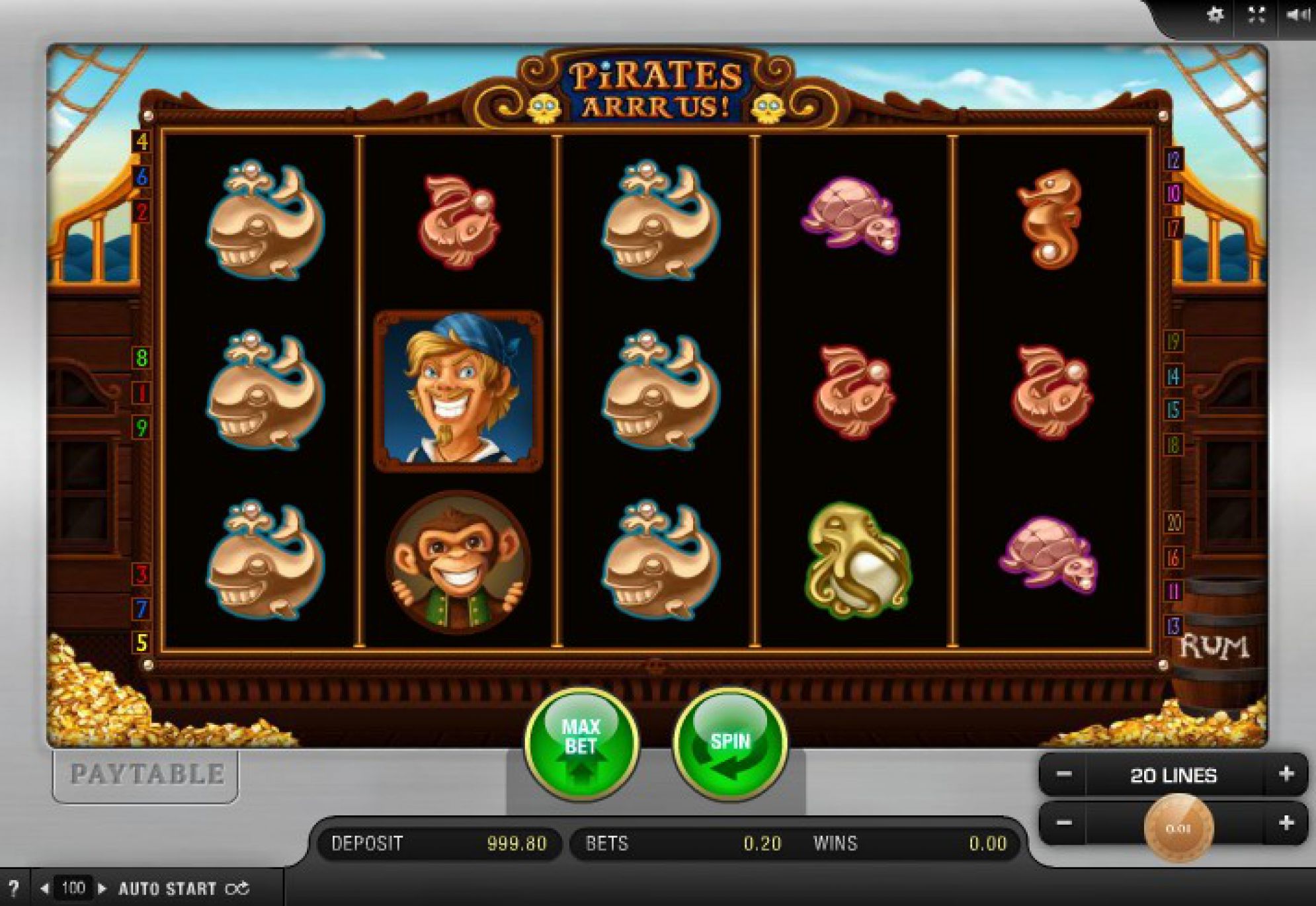
Task: Decrease the number of lines with minus
Action: tap(1063, 774)
